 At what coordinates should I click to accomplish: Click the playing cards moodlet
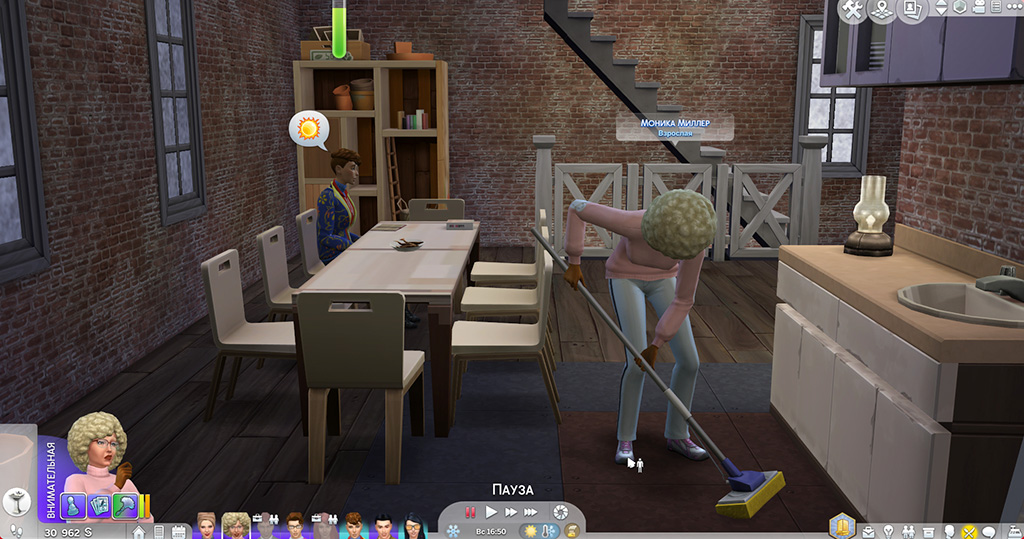click(x=101, y=505)
